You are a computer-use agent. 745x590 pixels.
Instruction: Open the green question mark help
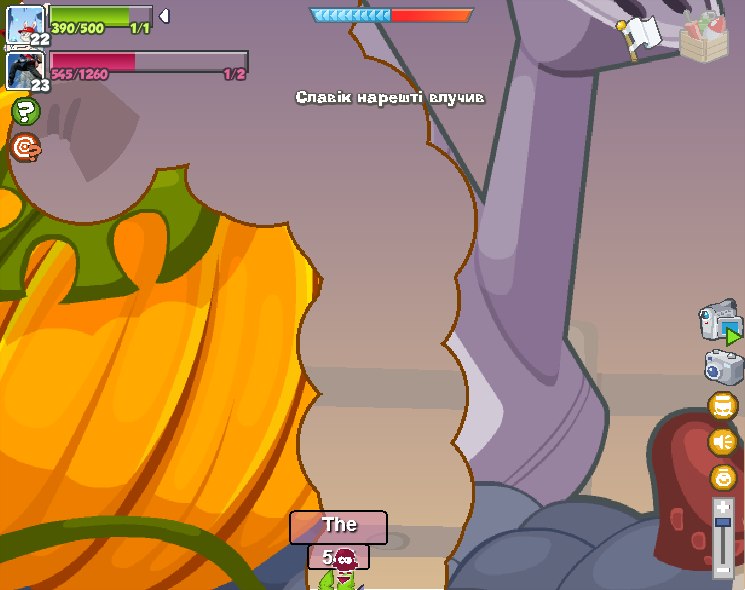25,111
